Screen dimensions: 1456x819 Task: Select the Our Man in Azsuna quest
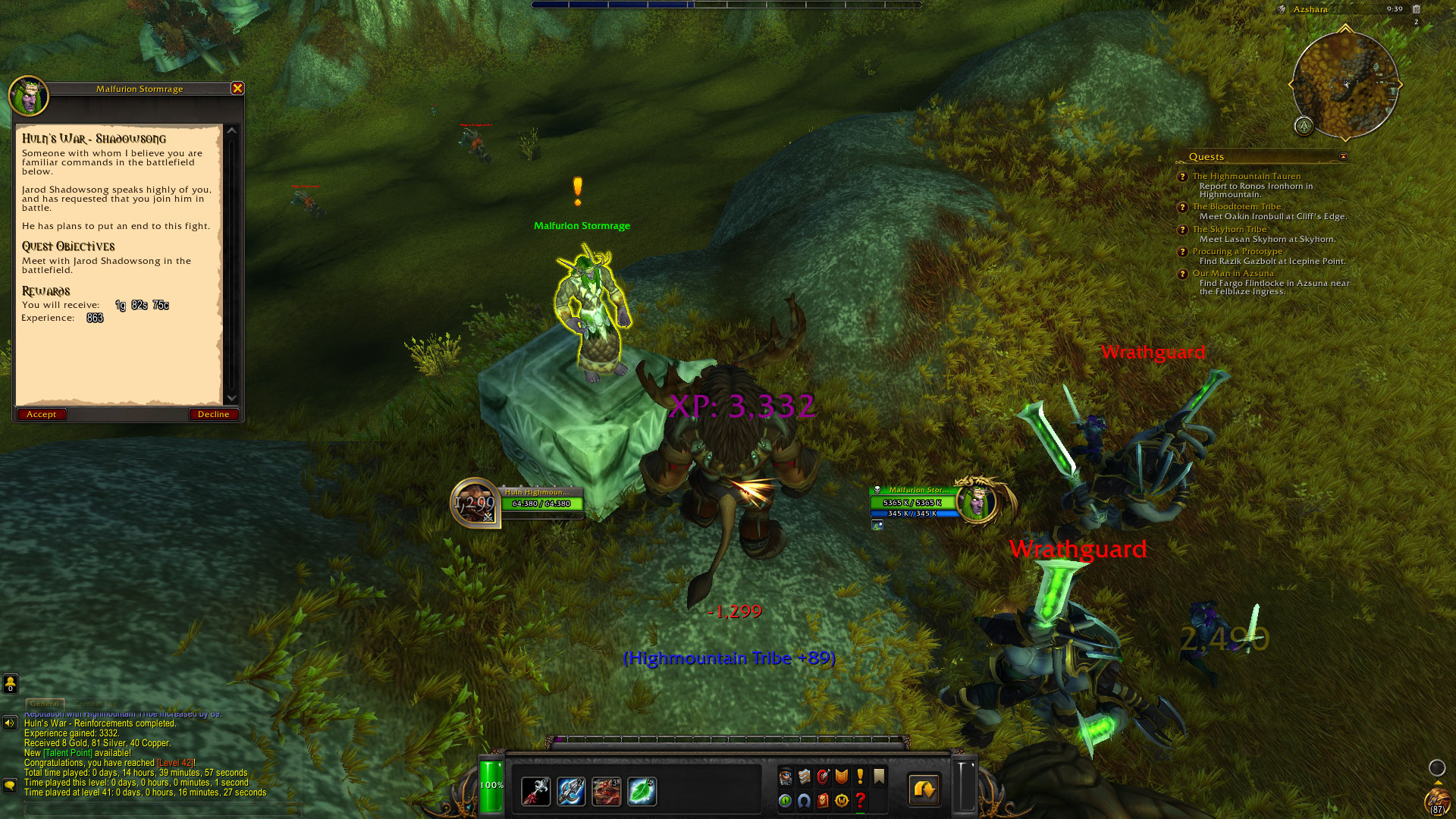point(1233,273)
